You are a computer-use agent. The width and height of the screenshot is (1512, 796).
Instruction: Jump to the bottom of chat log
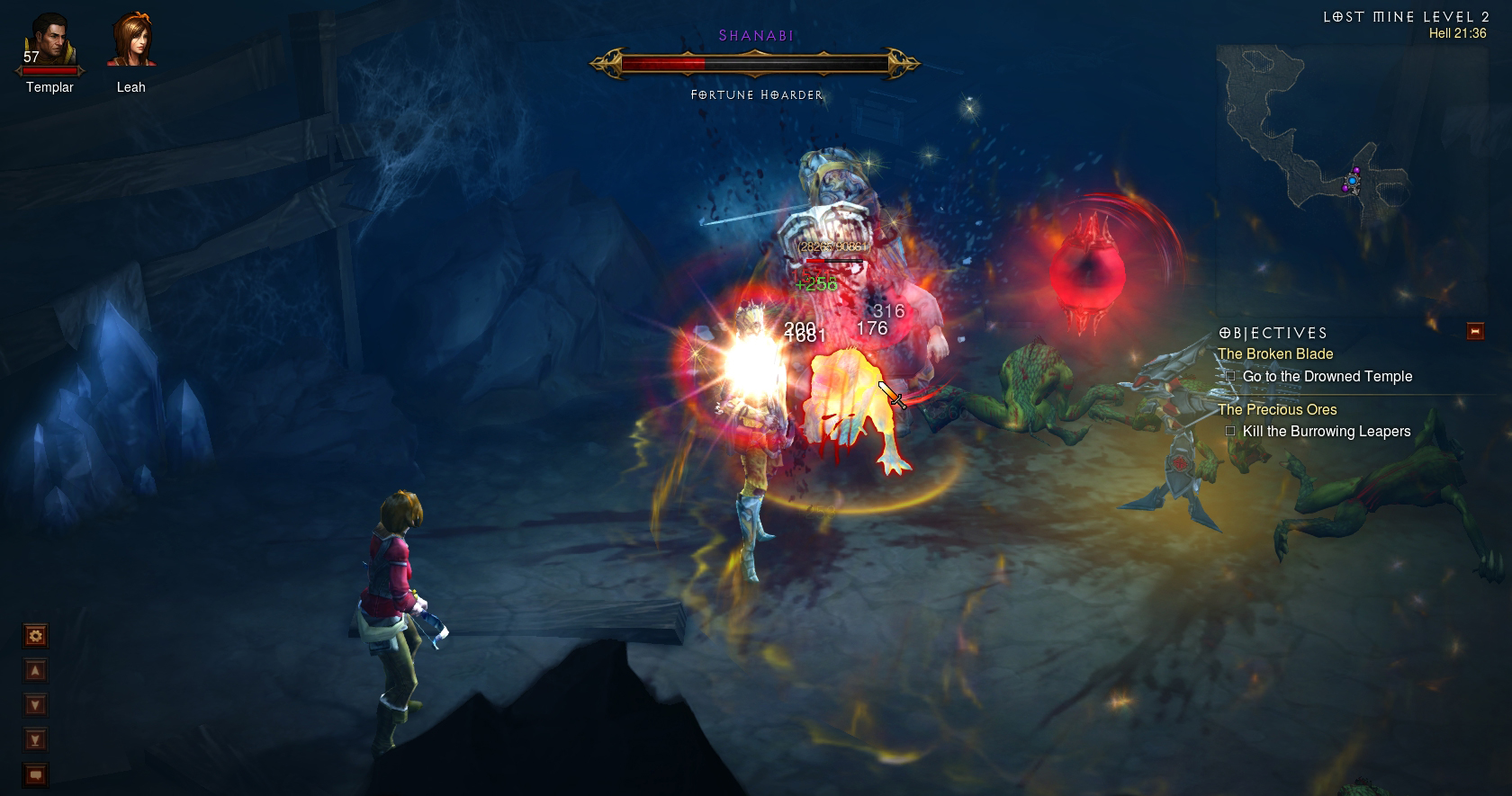pos(36,740)
